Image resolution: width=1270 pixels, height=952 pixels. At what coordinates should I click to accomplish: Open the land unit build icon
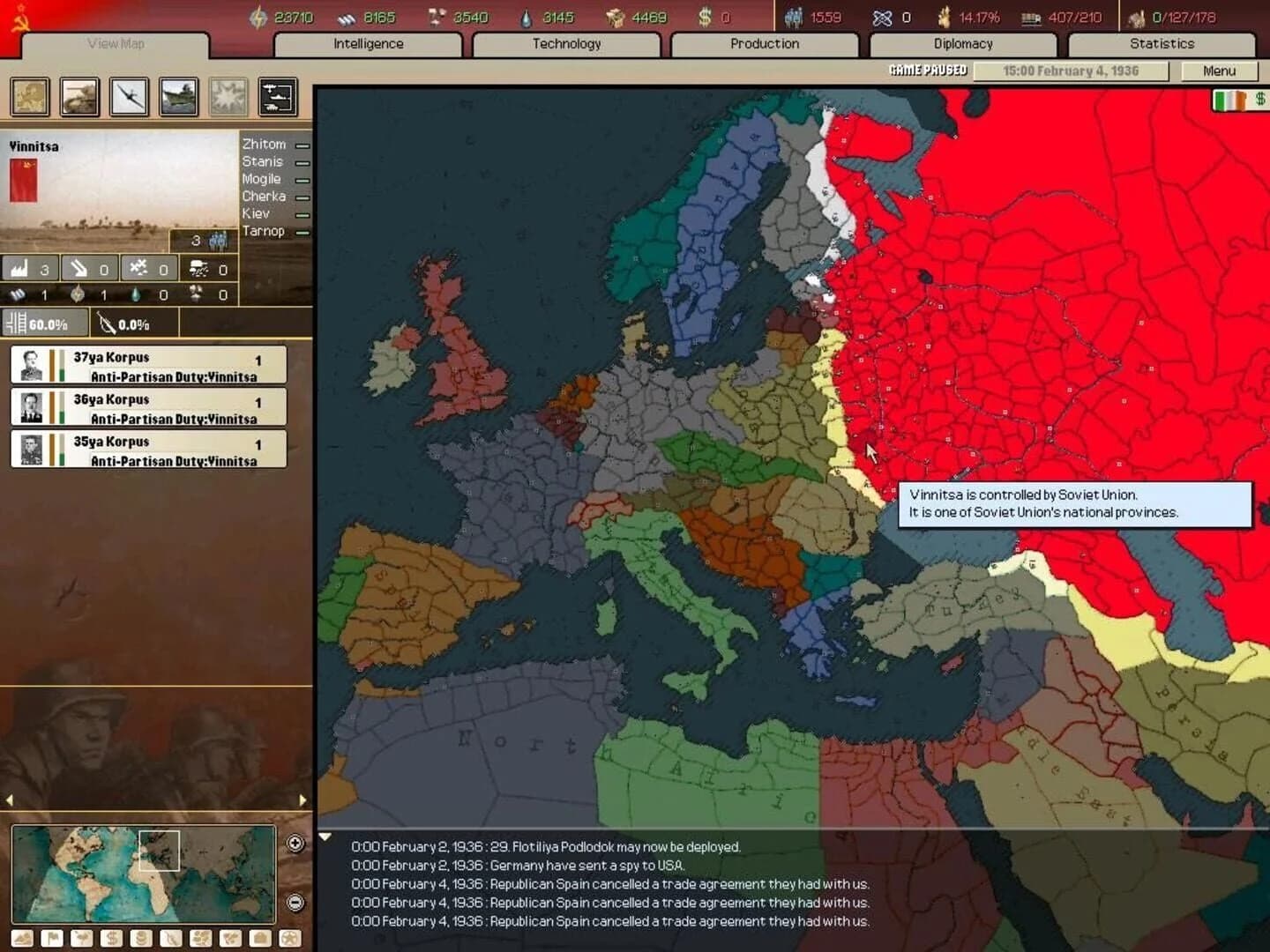coord(80,97)
